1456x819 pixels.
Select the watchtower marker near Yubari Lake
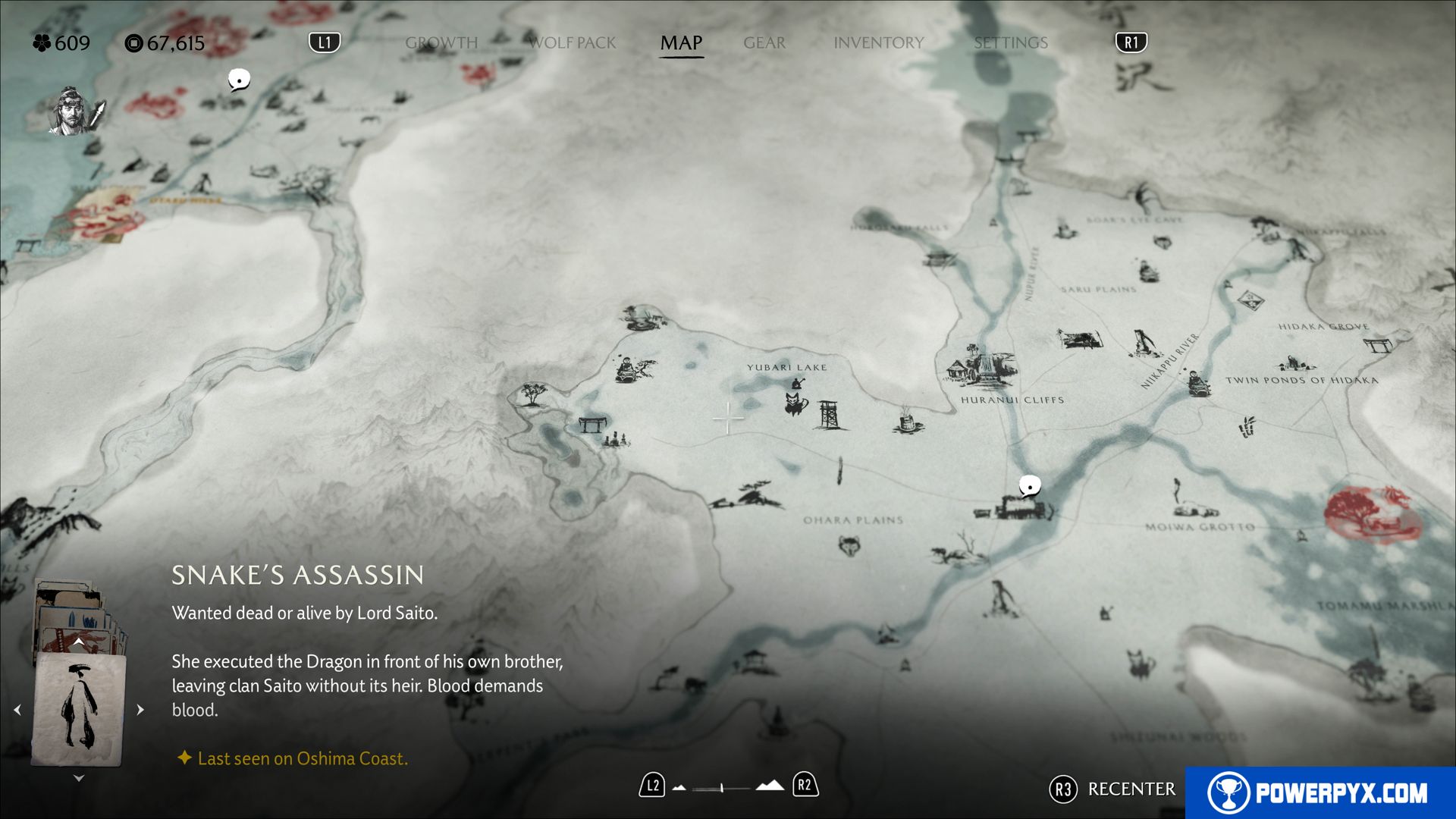(x=828, y=415)
